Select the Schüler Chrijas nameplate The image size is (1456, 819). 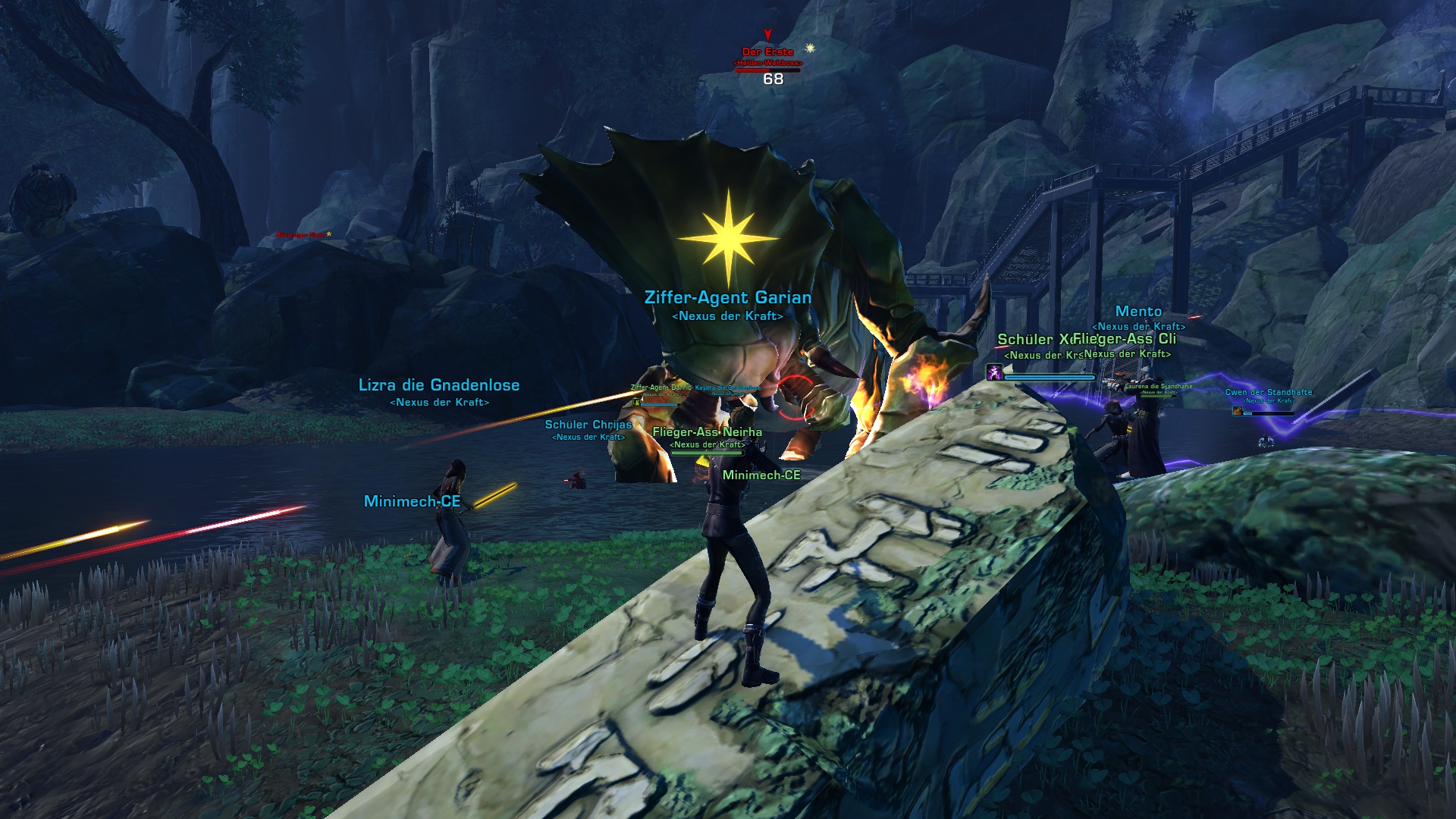[588, 425]
